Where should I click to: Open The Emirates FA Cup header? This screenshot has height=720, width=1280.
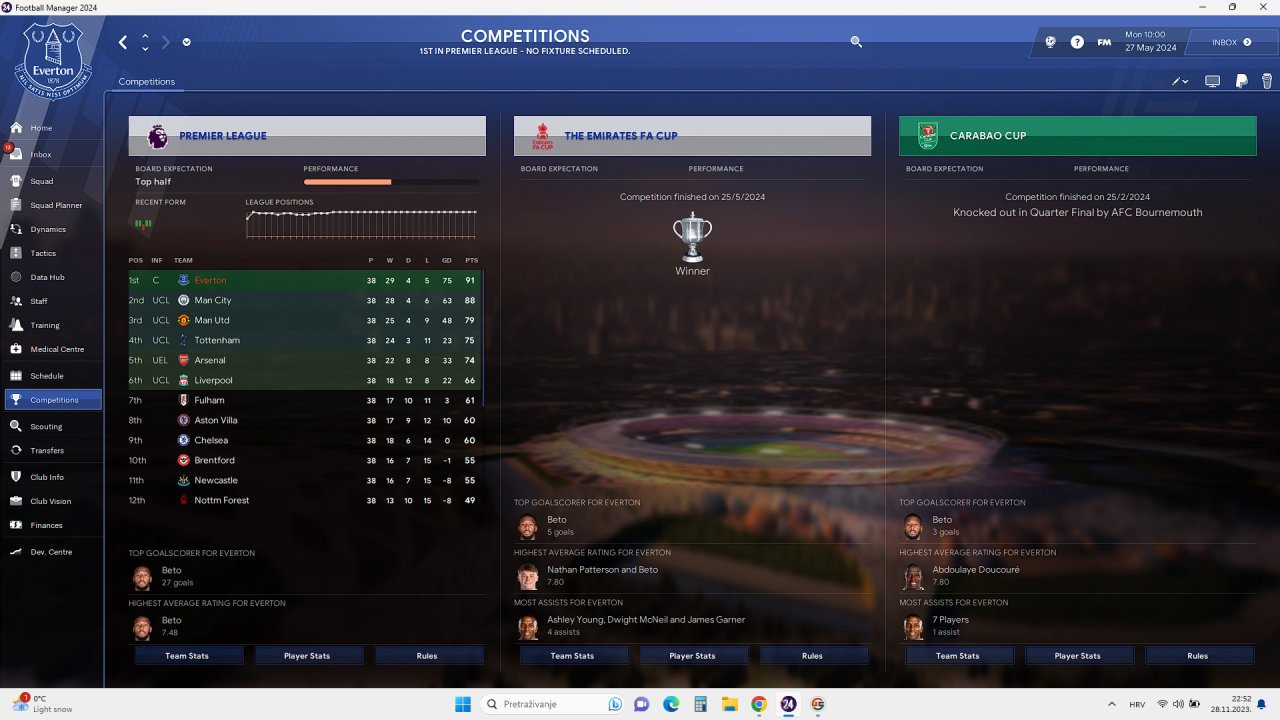(692, 136)
